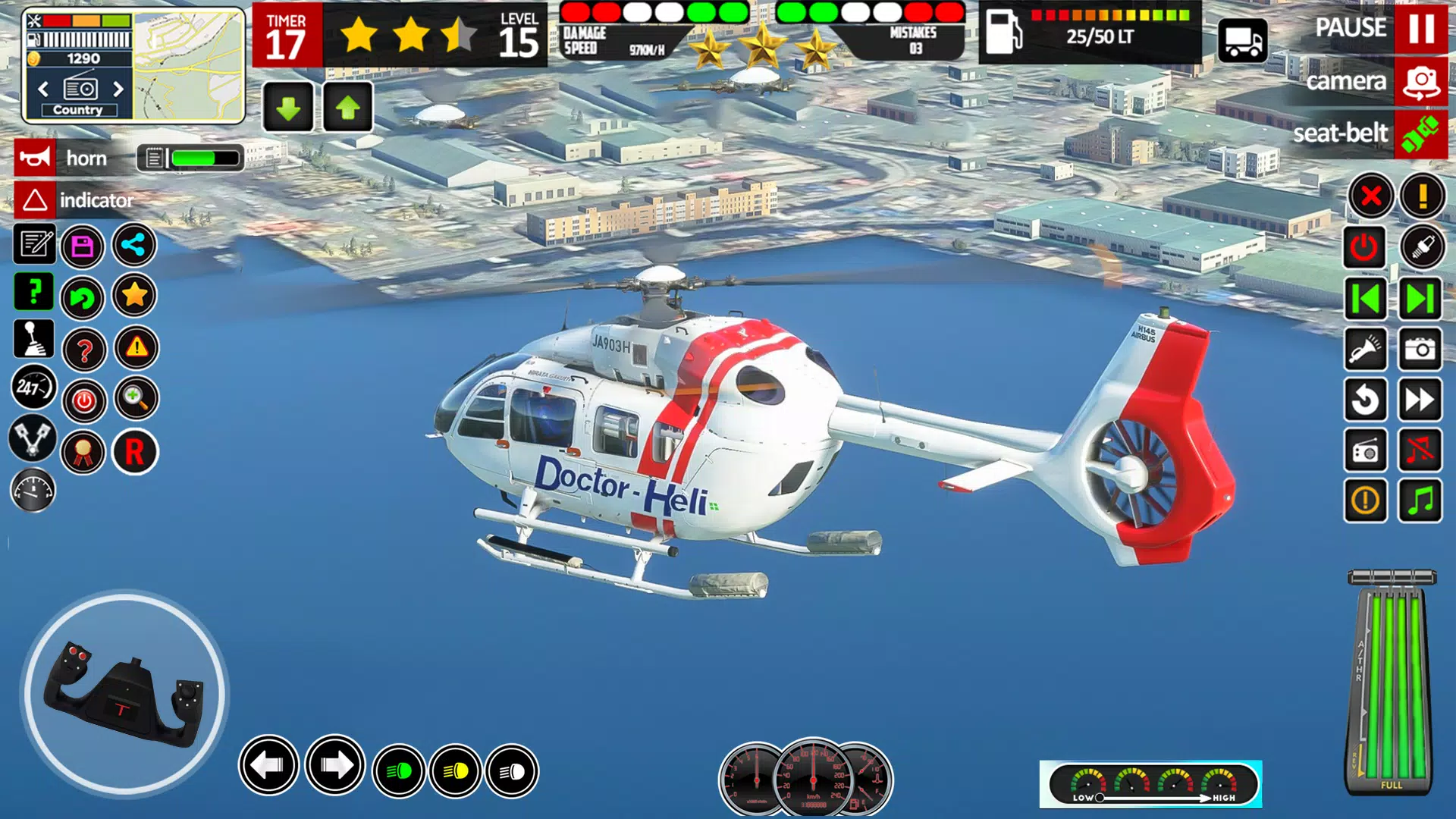Open the share option
This screenshot has height=819, width=1456.
point(134,246)
